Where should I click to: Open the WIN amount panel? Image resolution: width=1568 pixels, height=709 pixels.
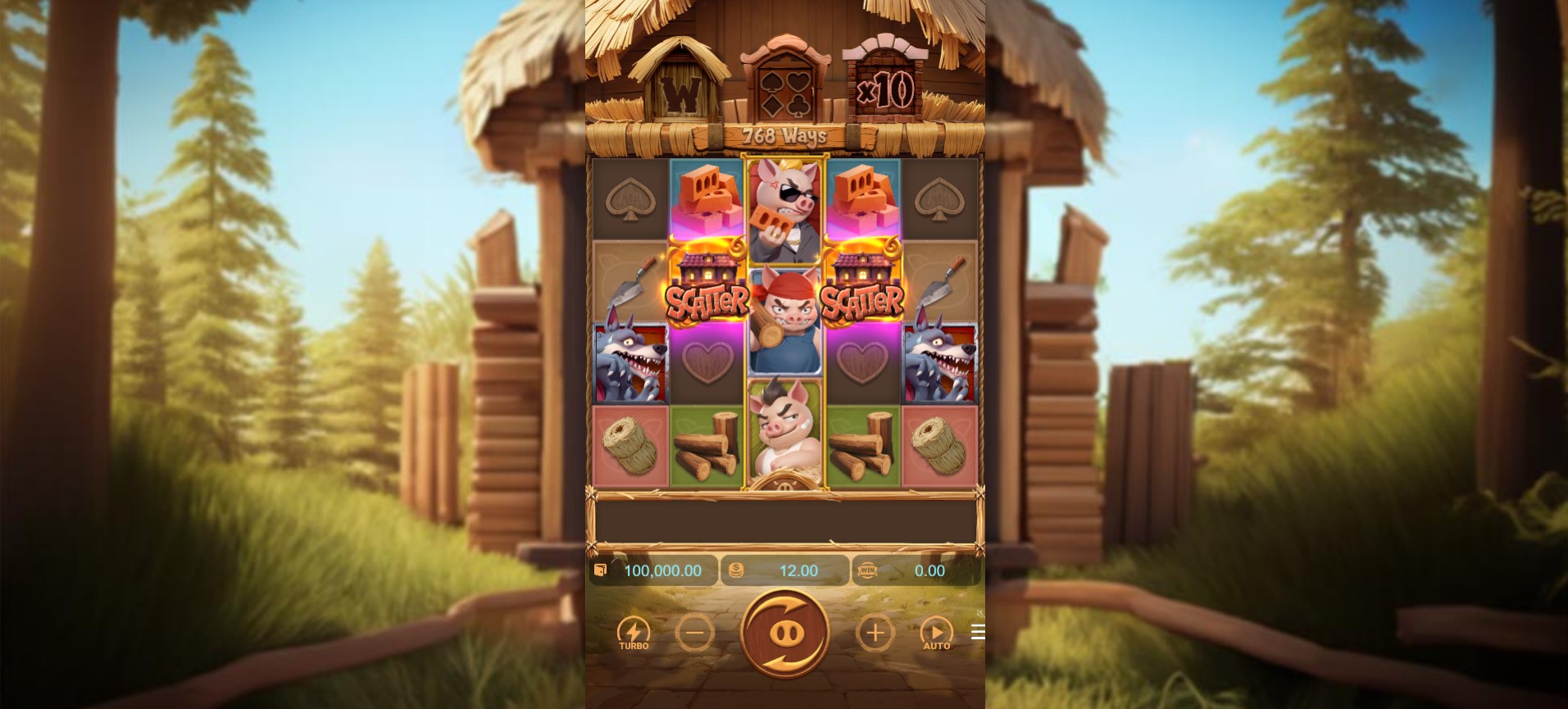[x=916, y=570]
